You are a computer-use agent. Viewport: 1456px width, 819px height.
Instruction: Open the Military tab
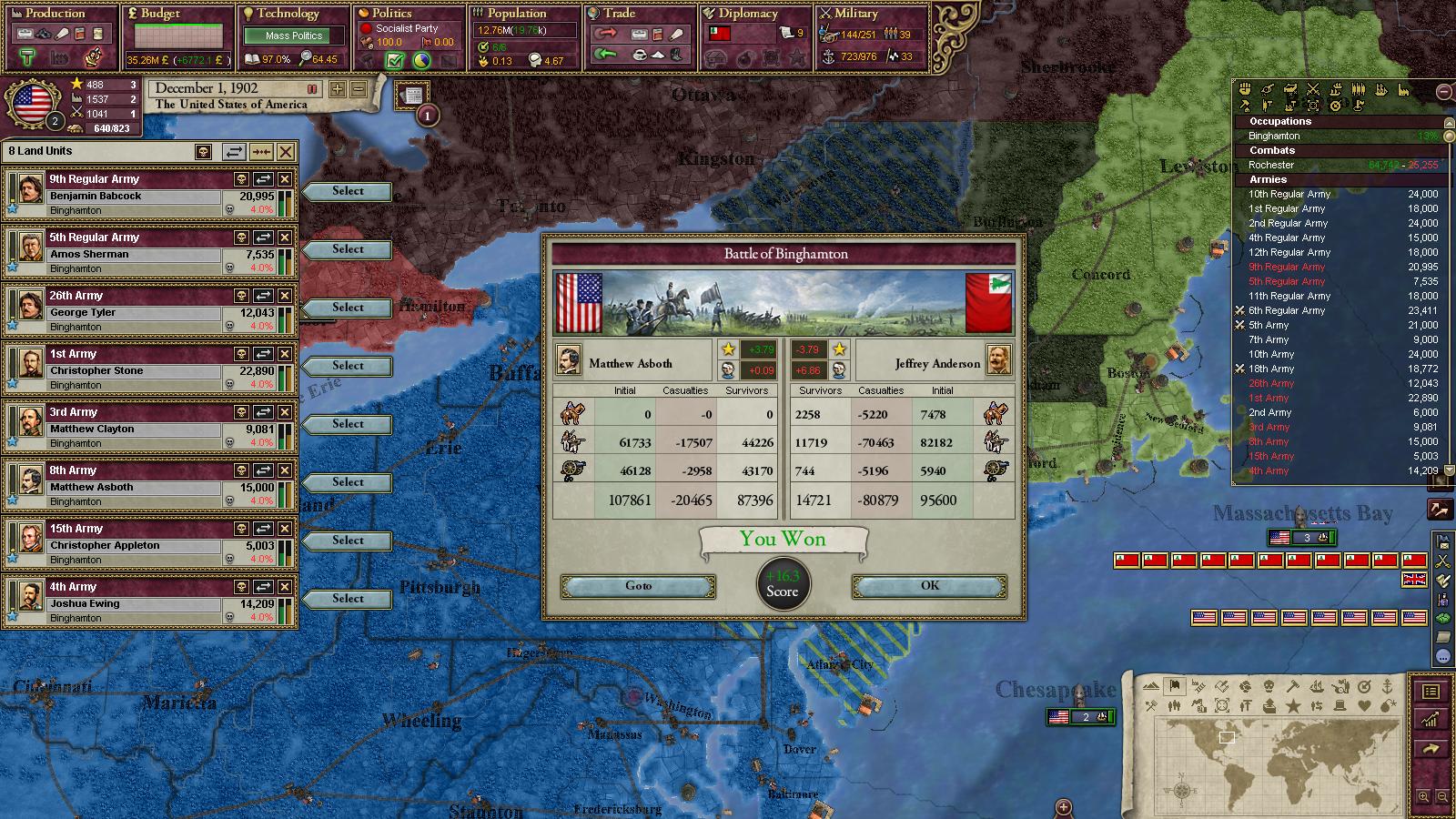pos(855,14)
